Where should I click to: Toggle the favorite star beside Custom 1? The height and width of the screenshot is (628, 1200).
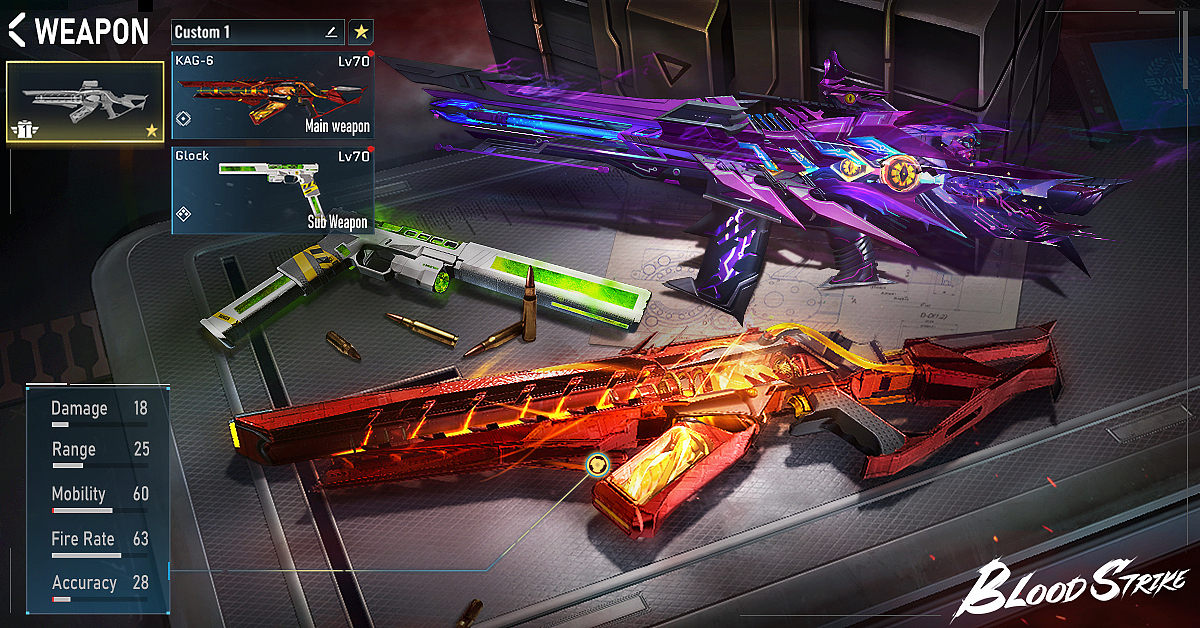(361, 32)
